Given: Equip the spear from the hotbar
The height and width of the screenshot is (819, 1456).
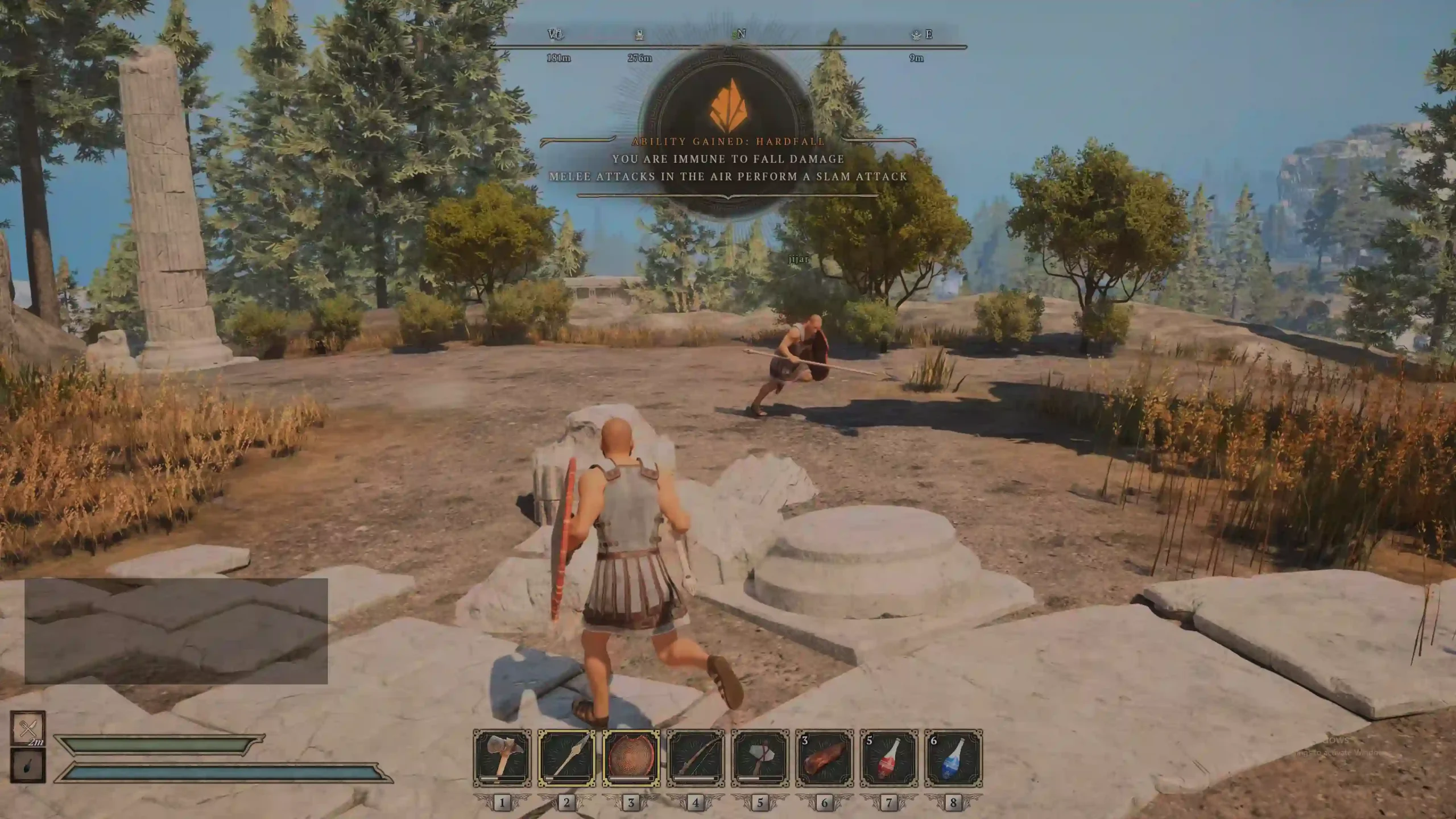Looking at the screenshot, I should click(x=566, y=758).
